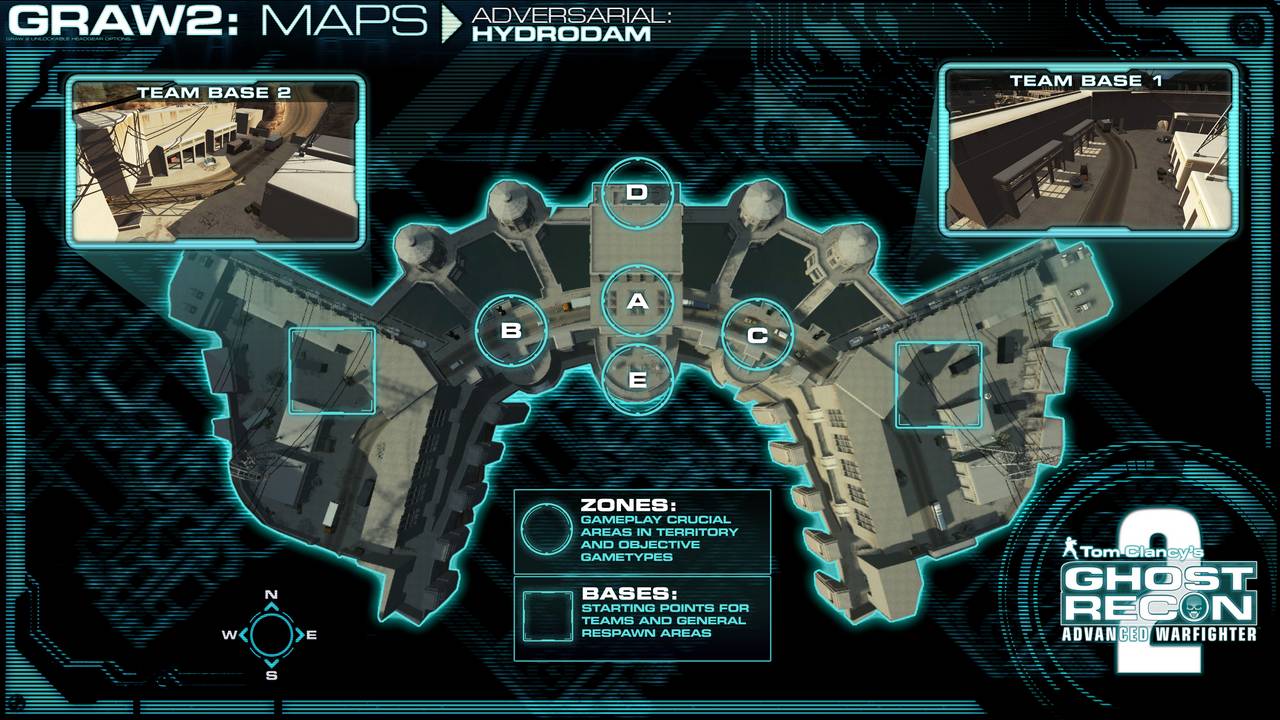Open the Team Base 2 preview image
1280x720 pixels.
215,161
